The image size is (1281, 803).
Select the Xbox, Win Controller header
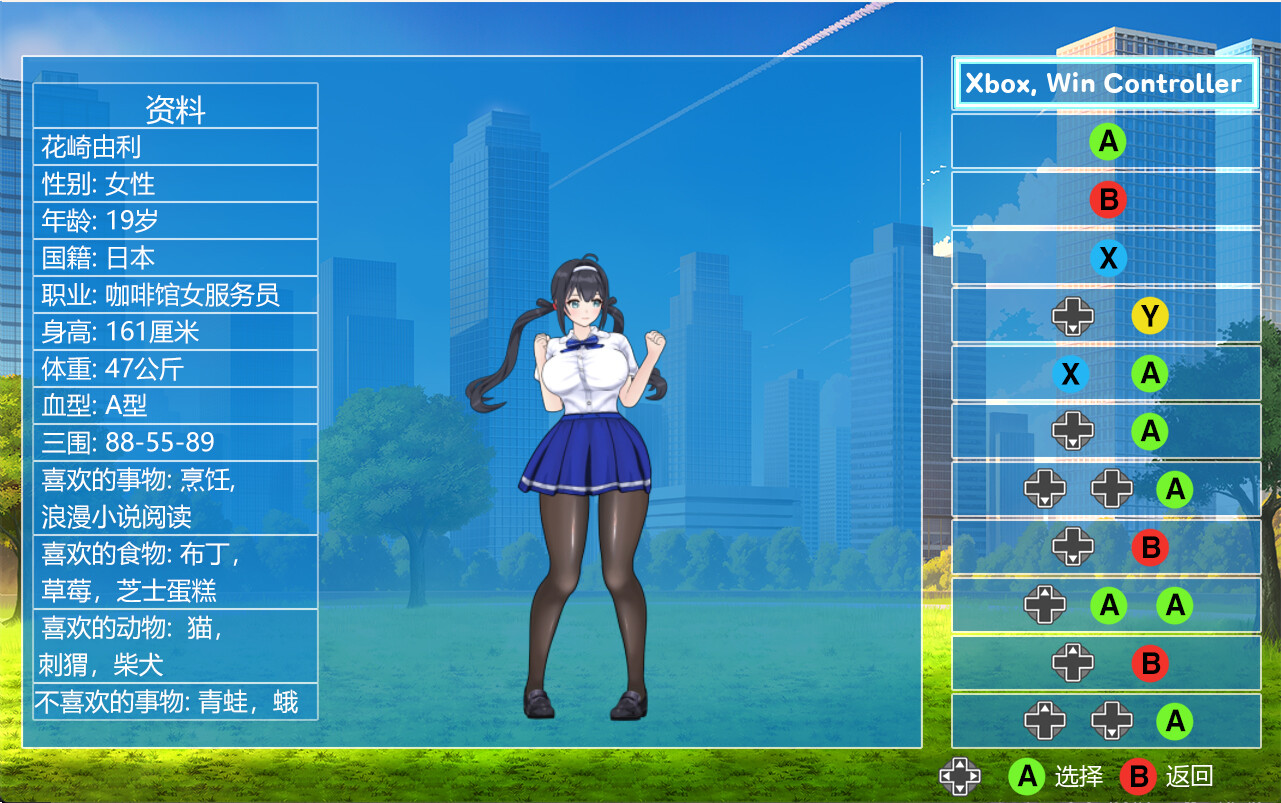[x=1106, y=84]
